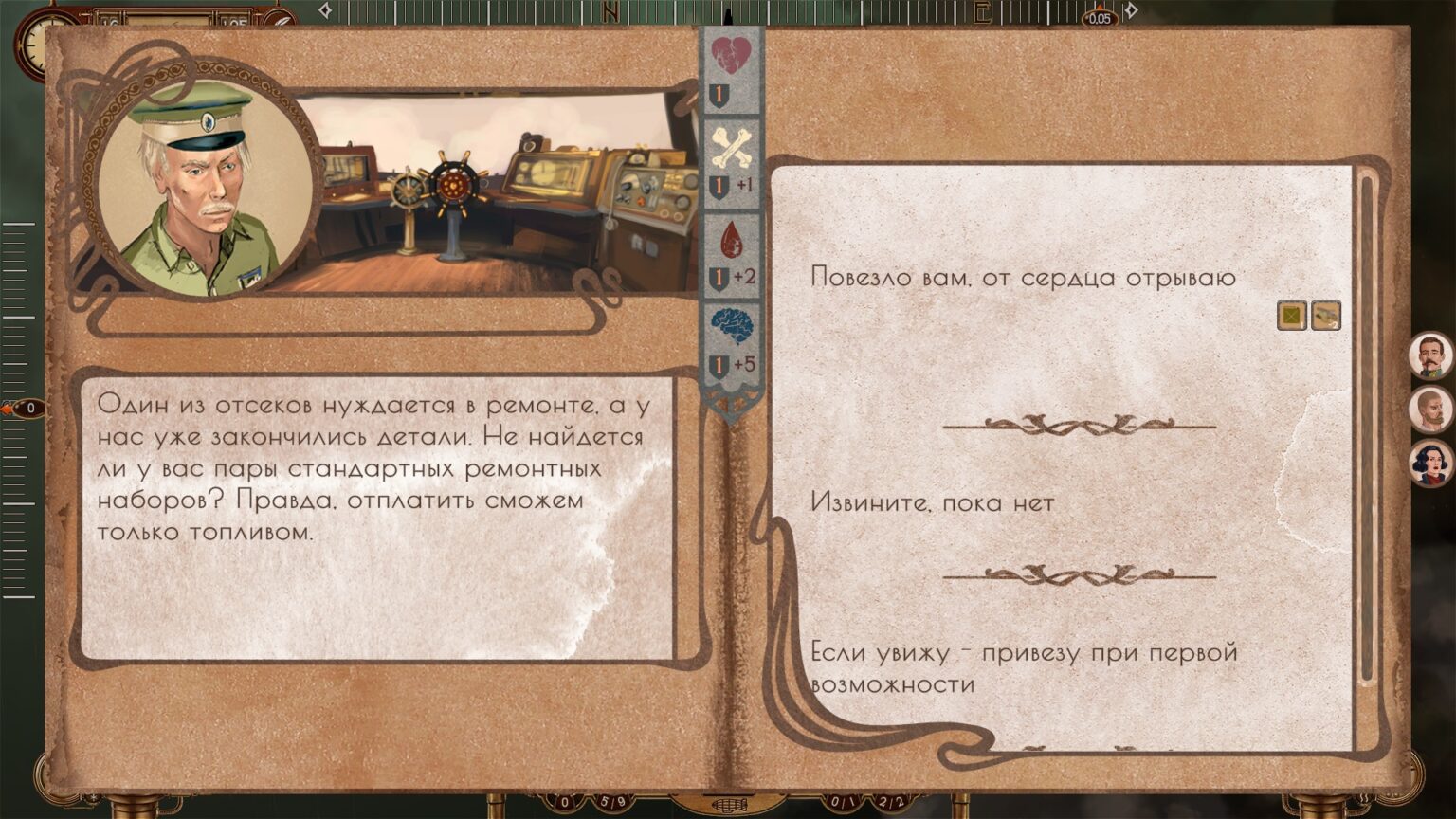Click the clock dial in top-left corner
The image size is (1456, 819).
(x=35, y=42)
